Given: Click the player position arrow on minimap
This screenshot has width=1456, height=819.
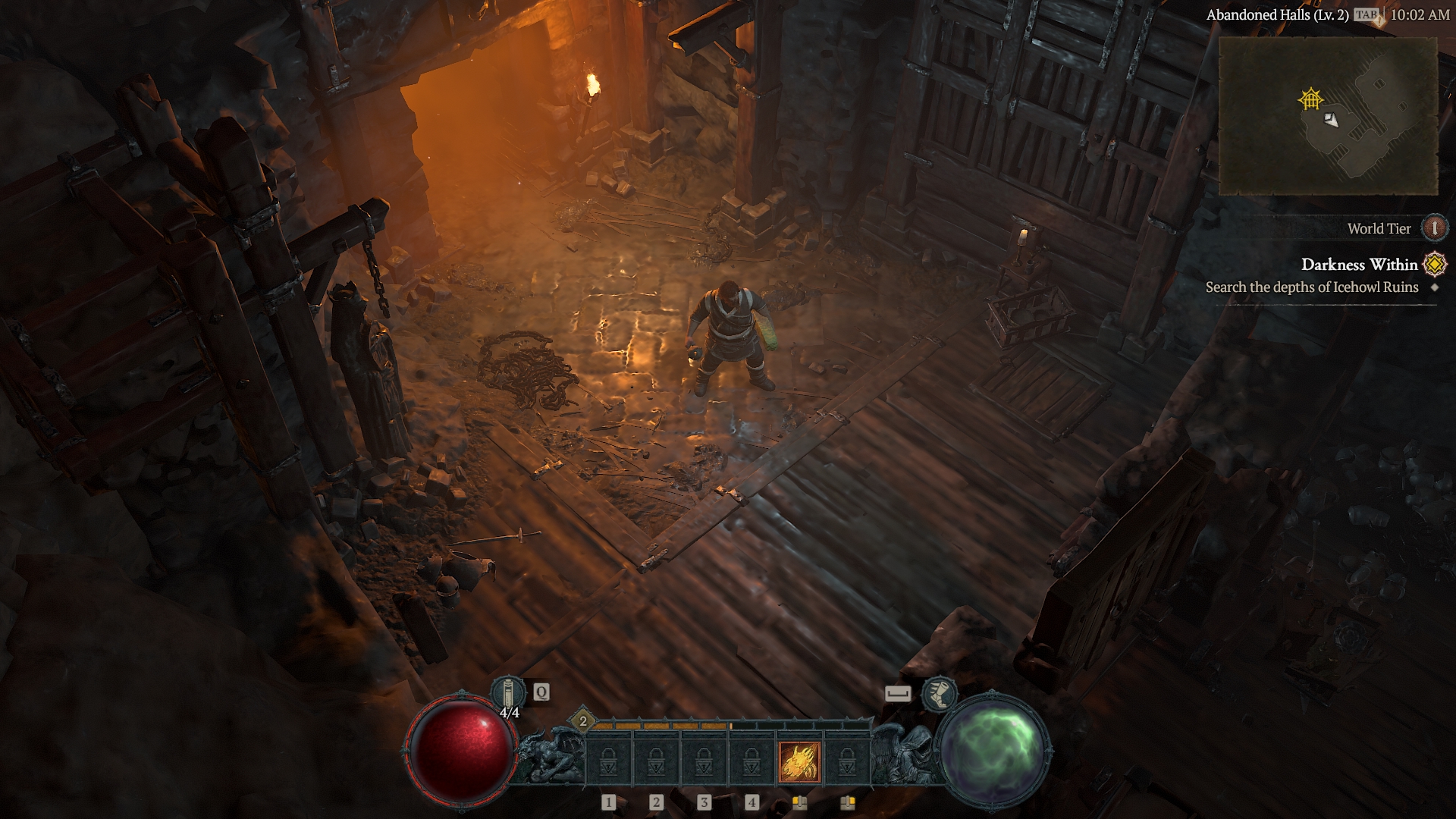Looking at the screenshot, I should tap(1332, 121).
